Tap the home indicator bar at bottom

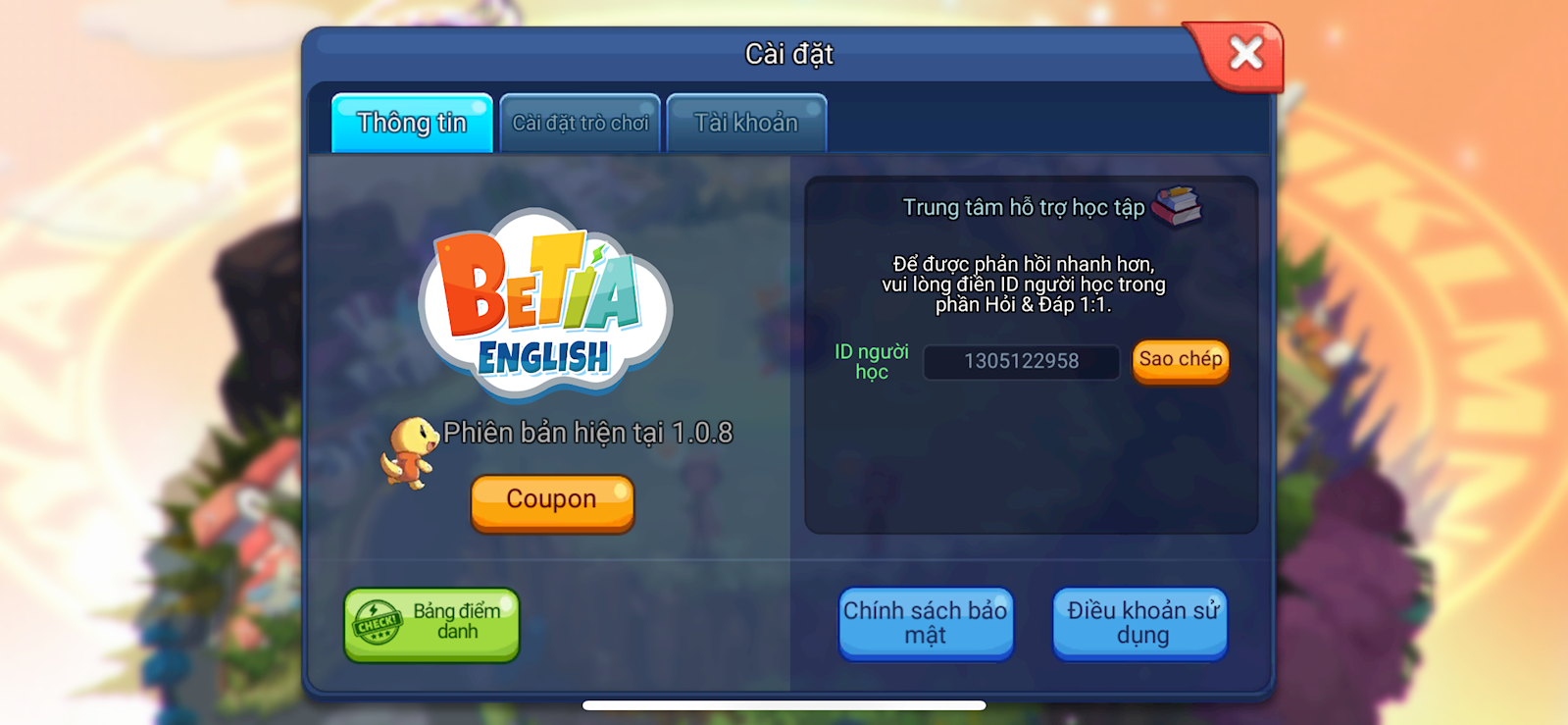[784, 703]
